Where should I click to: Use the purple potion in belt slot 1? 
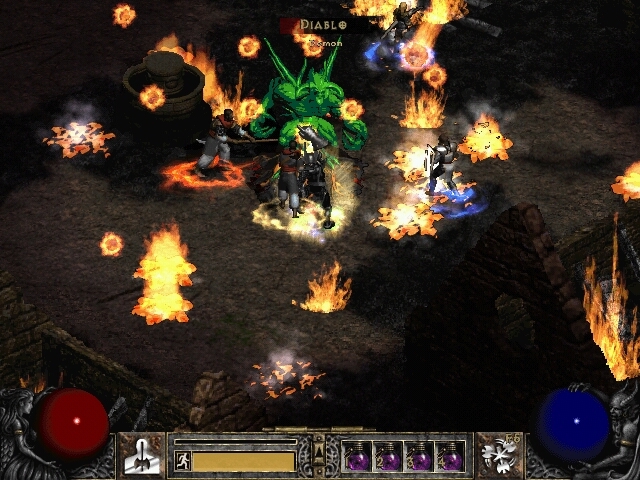click(357, 457)
